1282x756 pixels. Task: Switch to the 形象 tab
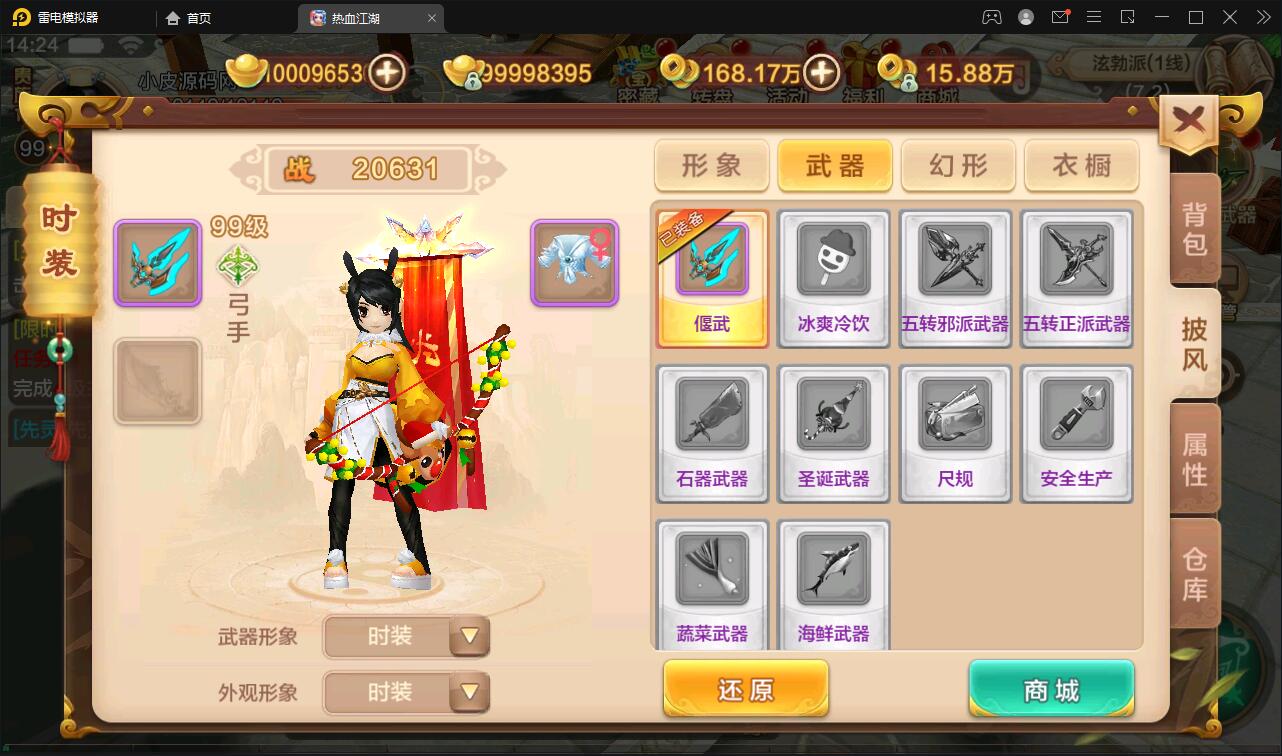point(711,166)
